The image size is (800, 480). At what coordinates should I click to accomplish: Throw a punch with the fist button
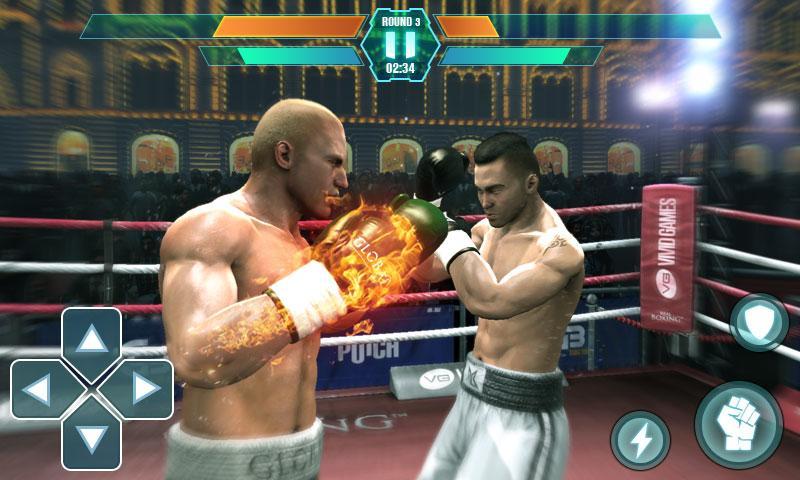coord(738,425)
